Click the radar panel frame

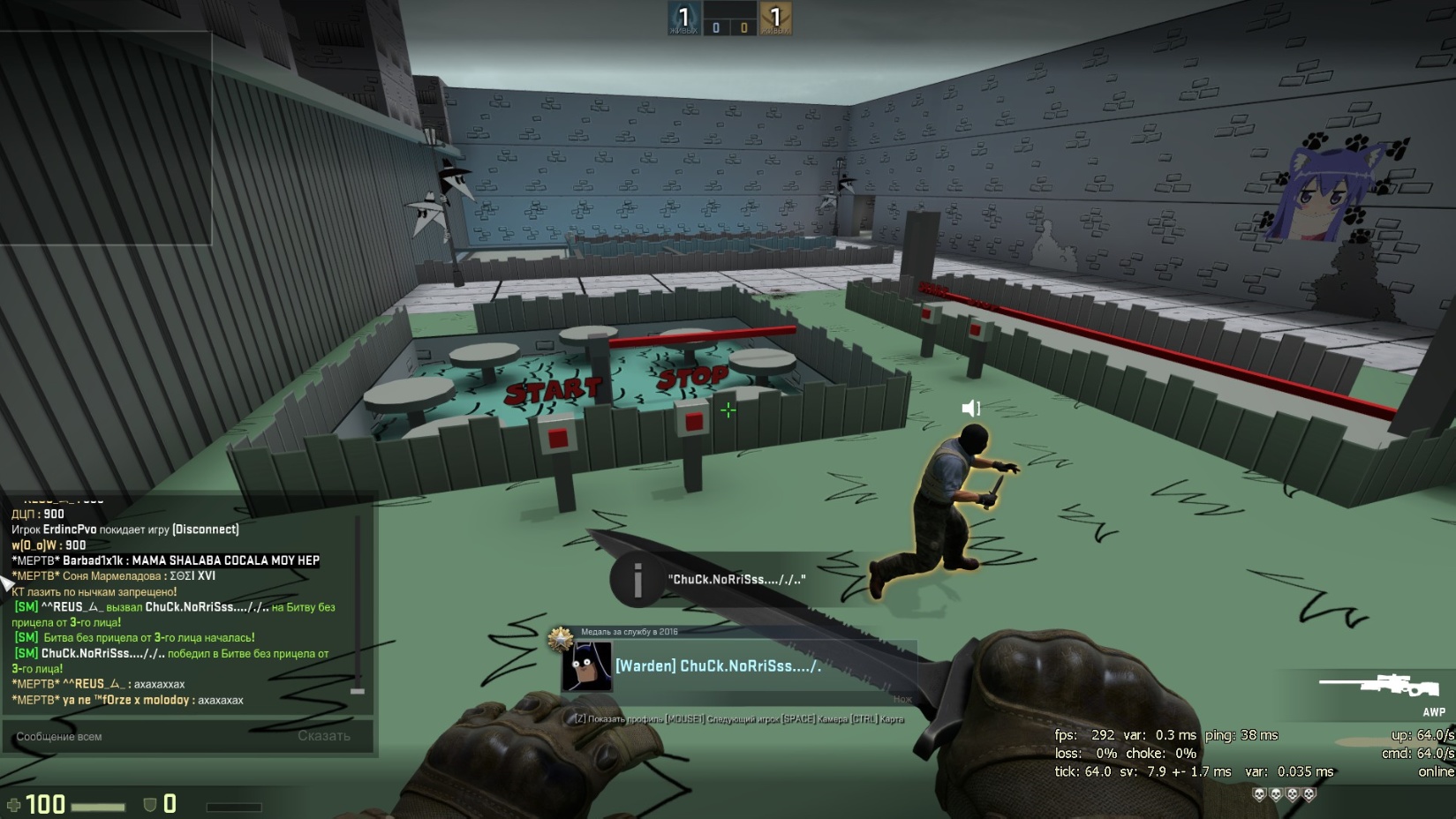tap(105, 139)
